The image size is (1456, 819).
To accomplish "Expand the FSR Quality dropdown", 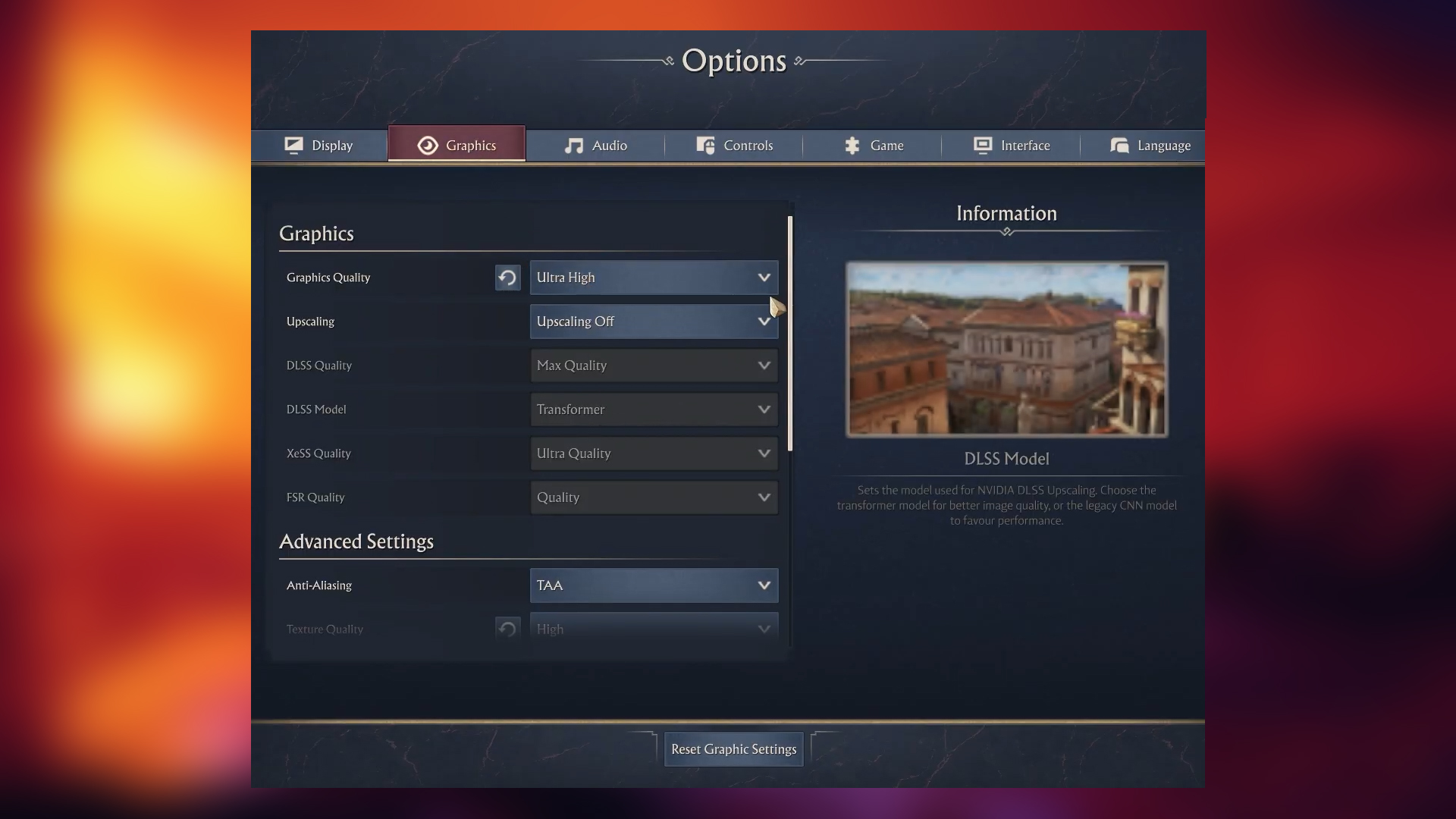I will coord(653,497).
